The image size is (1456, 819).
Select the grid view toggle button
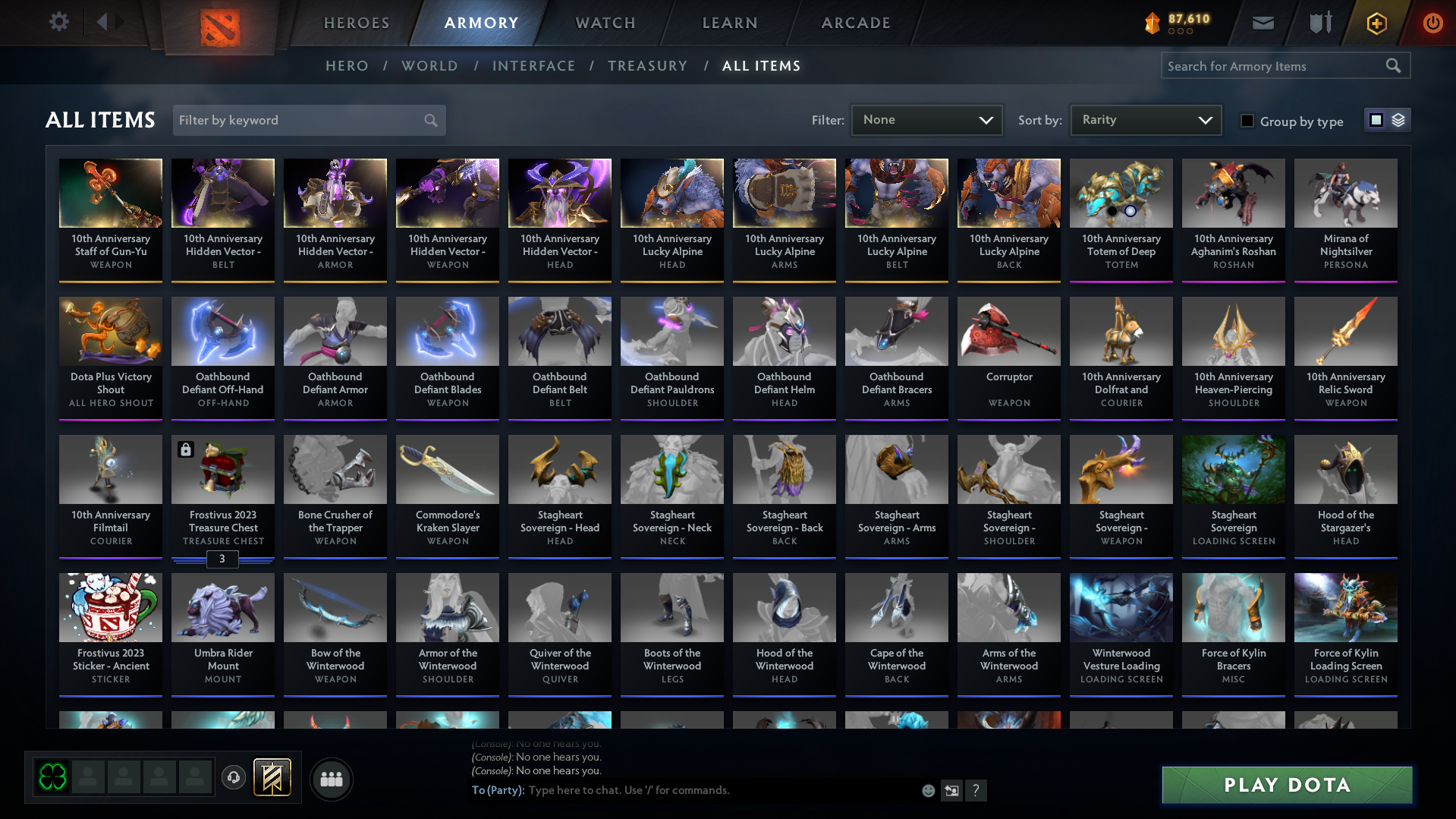1376,120
